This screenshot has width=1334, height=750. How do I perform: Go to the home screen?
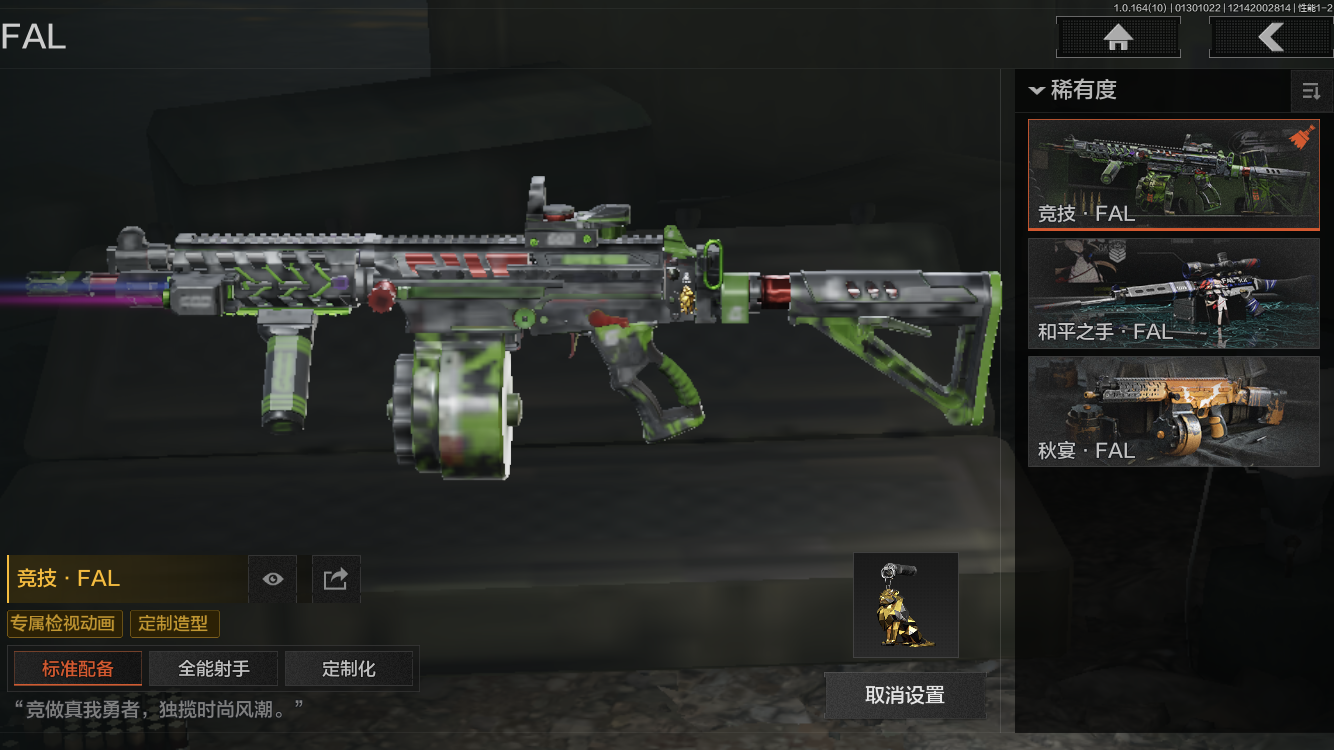[x=1118, y=38]
